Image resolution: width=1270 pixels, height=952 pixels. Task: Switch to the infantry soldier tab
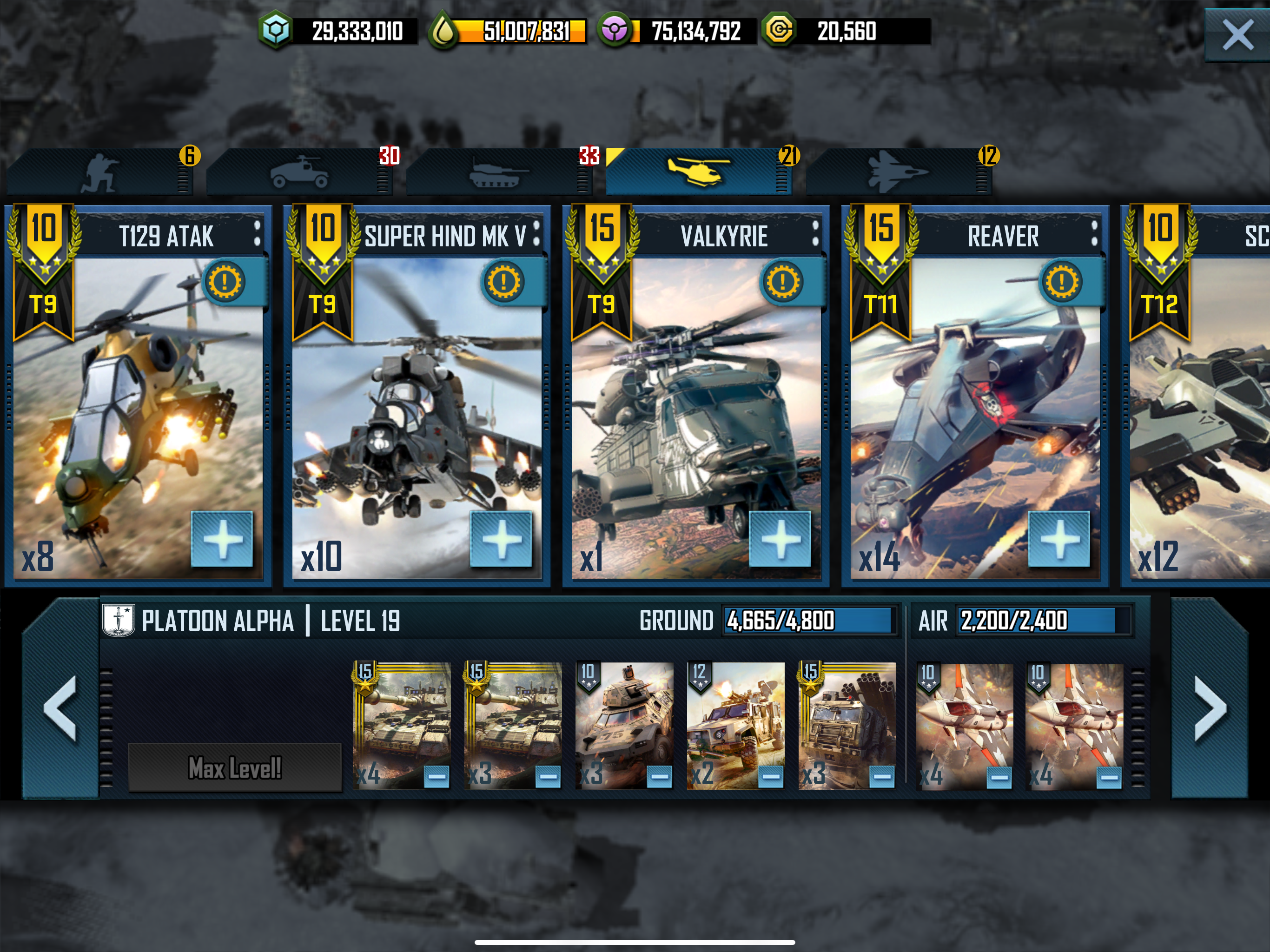coord(100,172)
